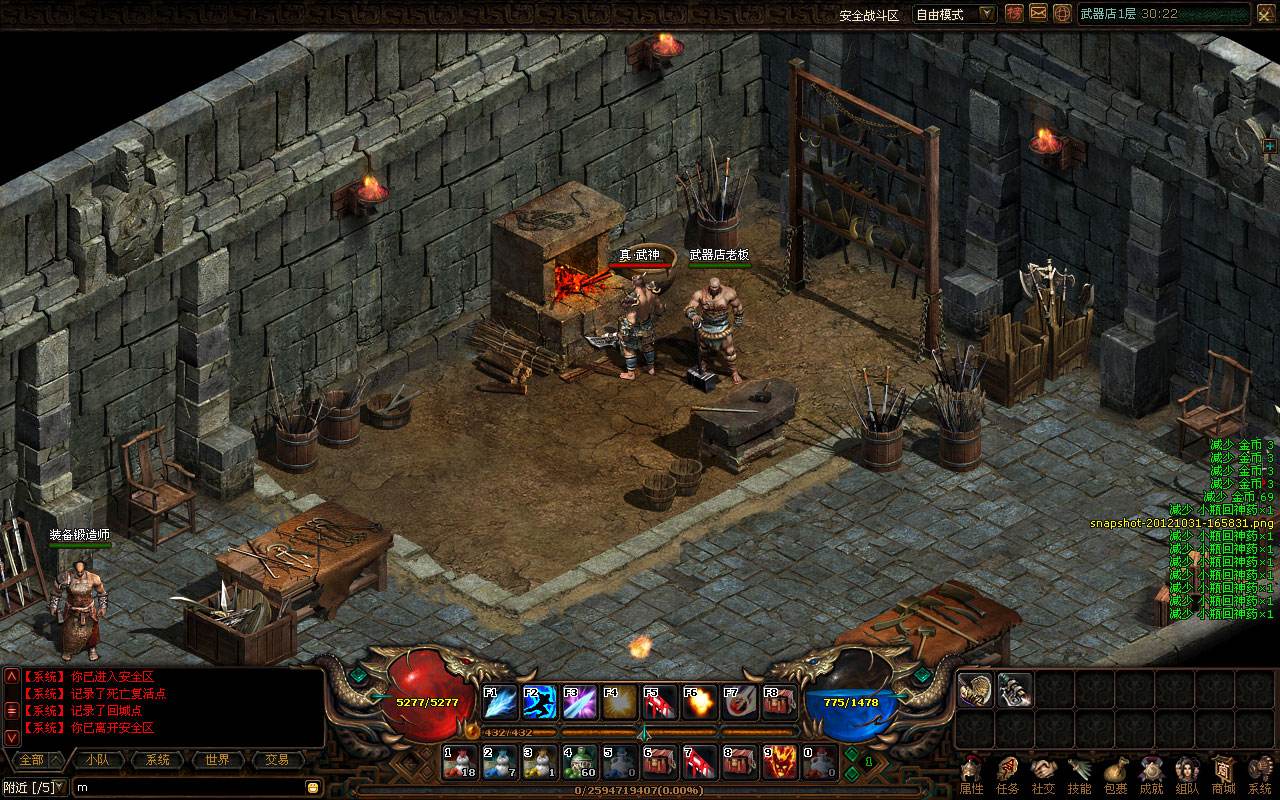The image size is (1280, 800).
Task: Open the 交易 chat tab
Action: [x=277, y=760]
